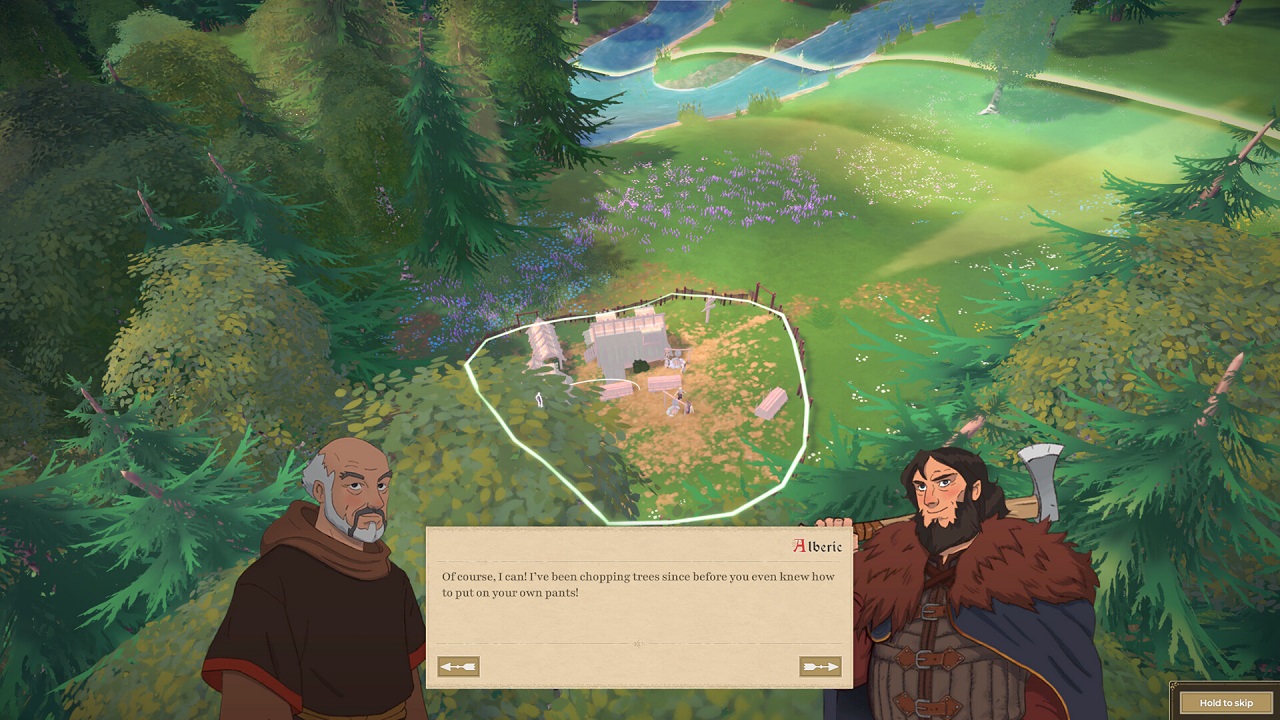Viewport: 1280px width, 720px height.
Task: Click Alberic's name label above the dialogue text
Action: coord(817,547)
